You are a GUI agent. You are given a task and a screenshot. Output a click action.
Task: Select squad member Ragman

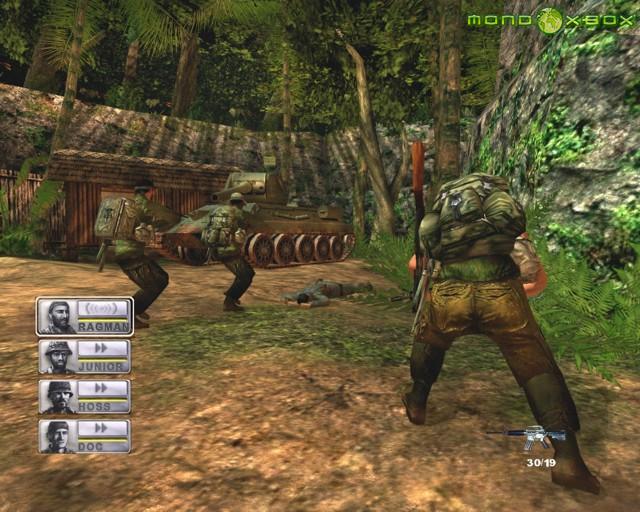[x=84, y=316]
